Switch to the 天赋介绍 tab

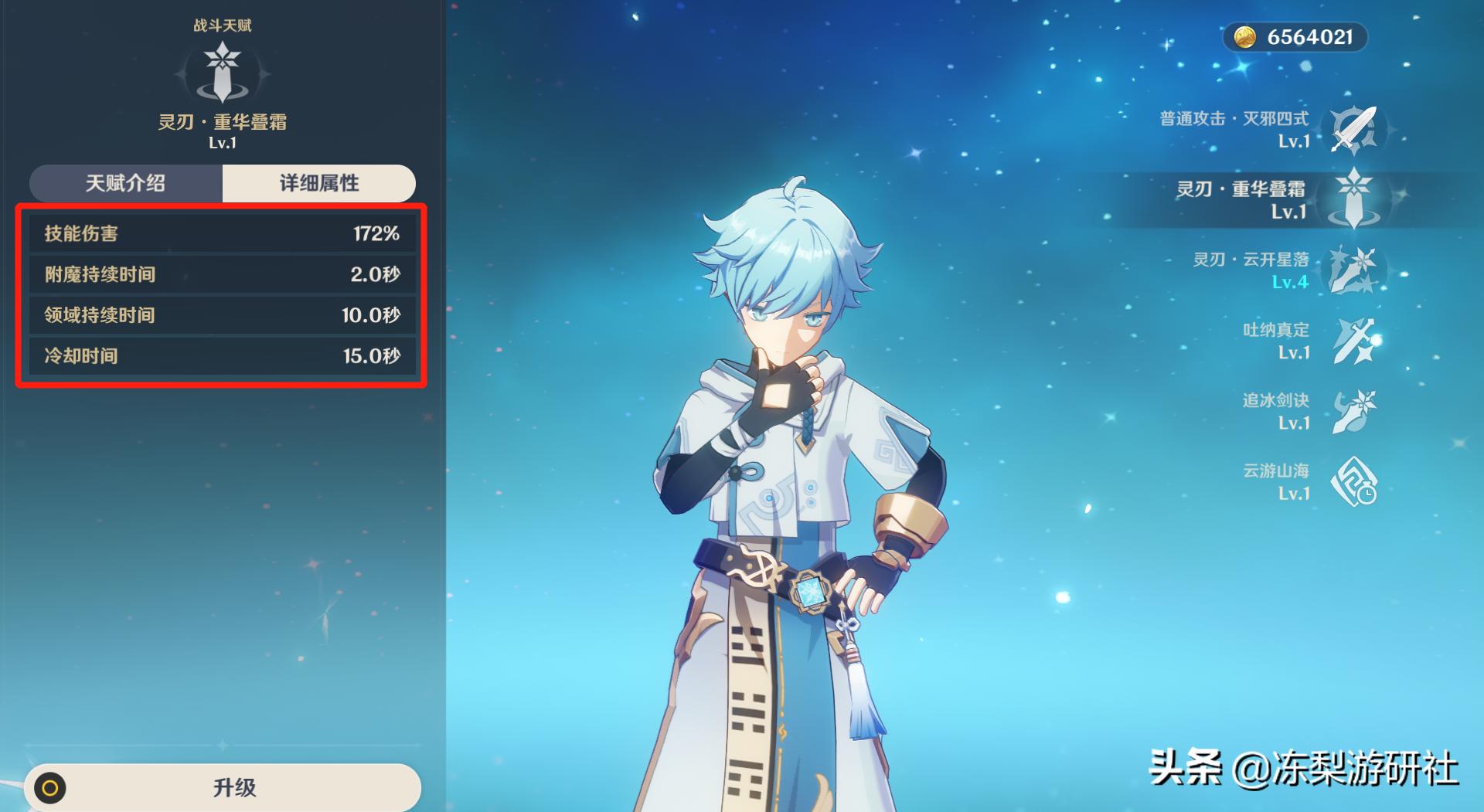[x=126, y=183]
